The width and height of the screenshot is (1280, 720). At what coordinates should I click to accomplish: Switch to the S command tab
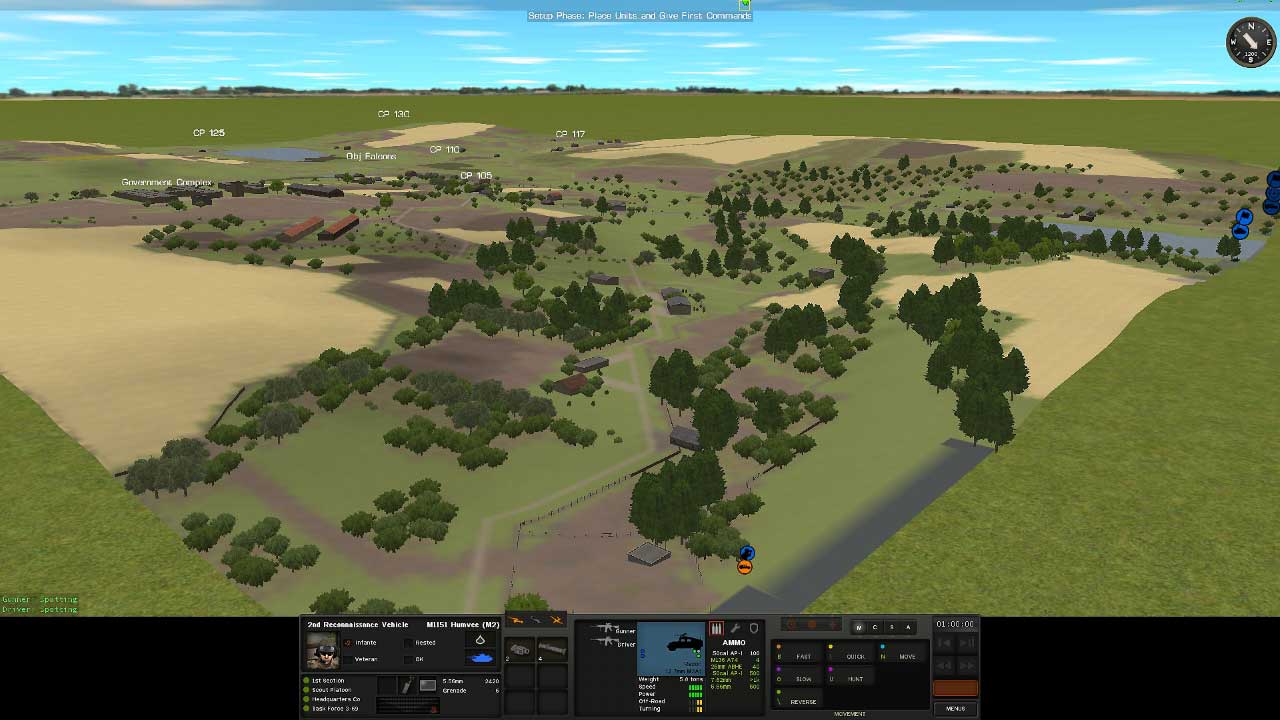(891, 627)
